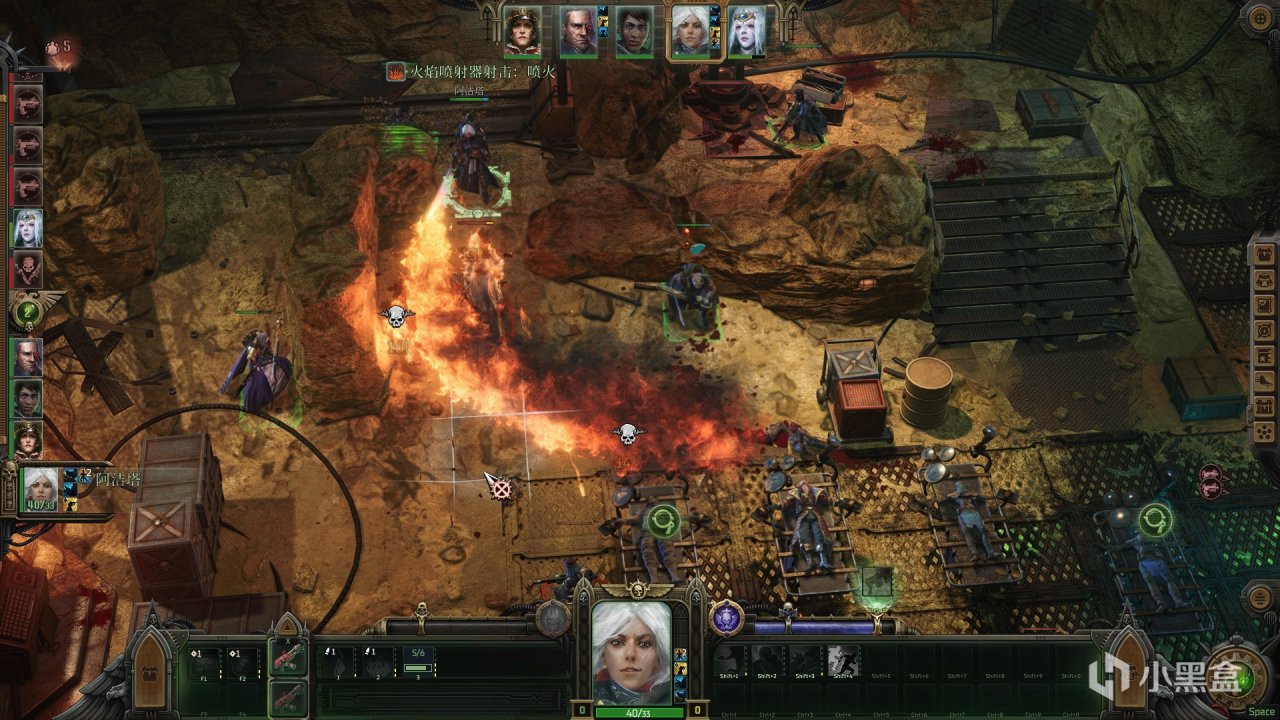Use the ability bound to Shift+1
1280x720 pixels.
pos(731,660)
